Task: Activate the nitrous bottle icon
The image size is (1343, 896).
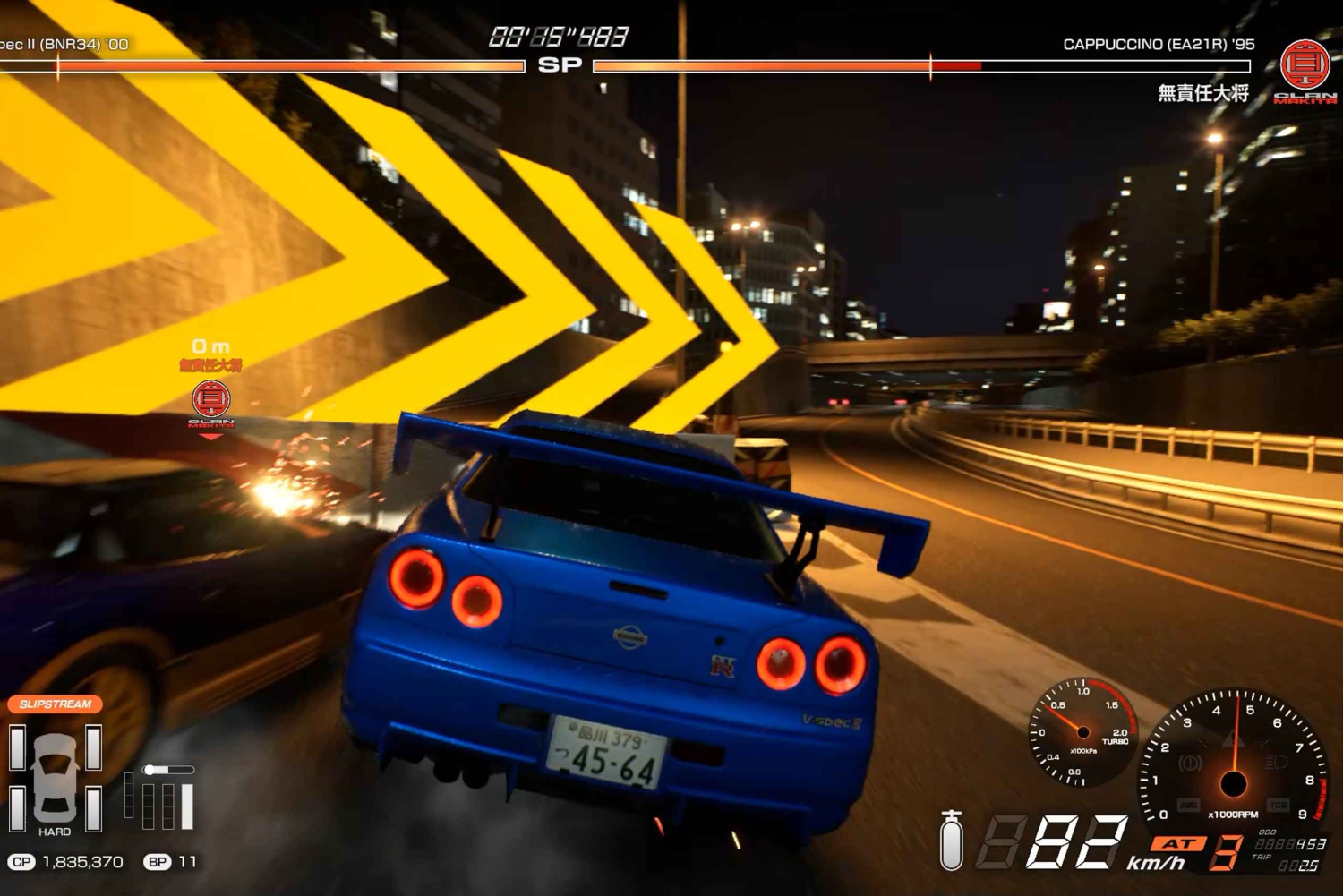Action: [952, 841]
